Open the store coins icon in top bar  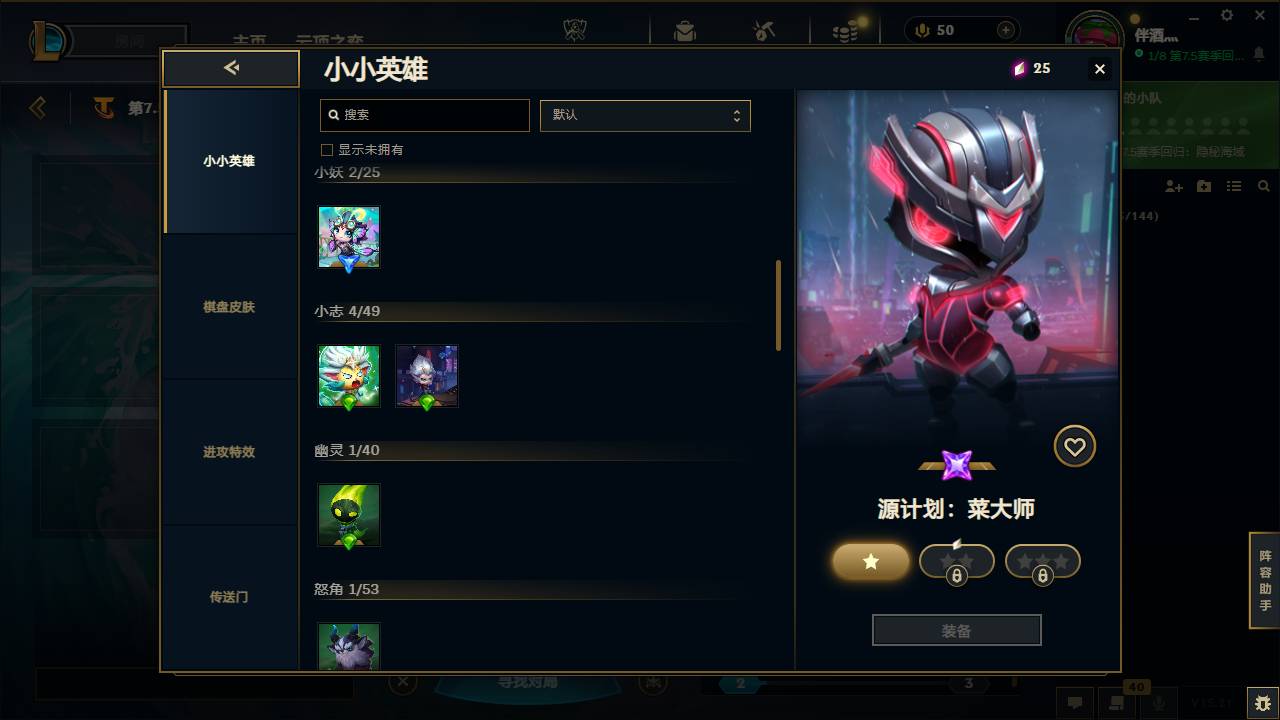click(845, 30)
